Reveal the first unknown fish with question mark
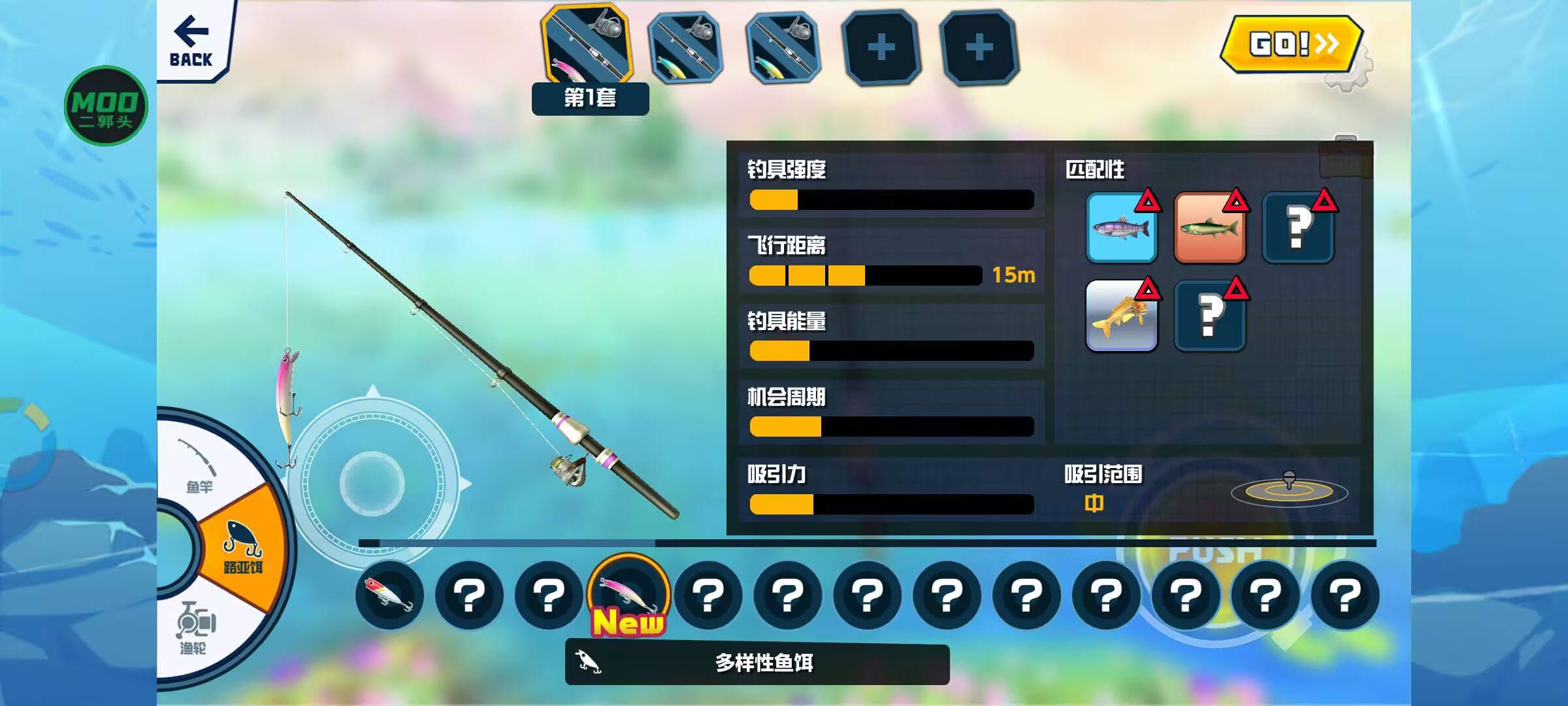Screen dimensions: 1568x706 point(1298,229)
